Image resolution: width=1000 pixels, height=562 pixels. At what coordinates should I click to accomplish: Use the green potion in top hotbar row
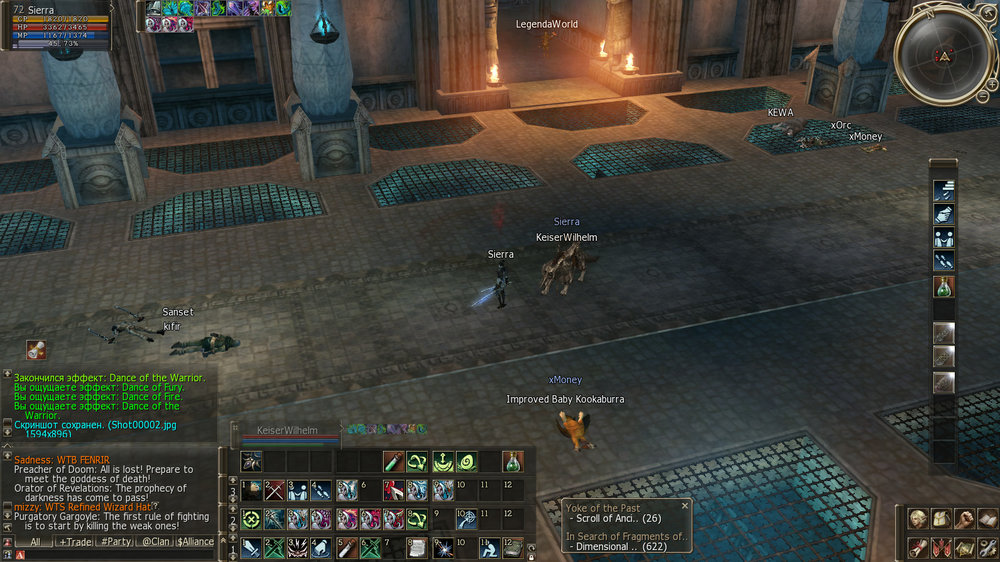512,461
